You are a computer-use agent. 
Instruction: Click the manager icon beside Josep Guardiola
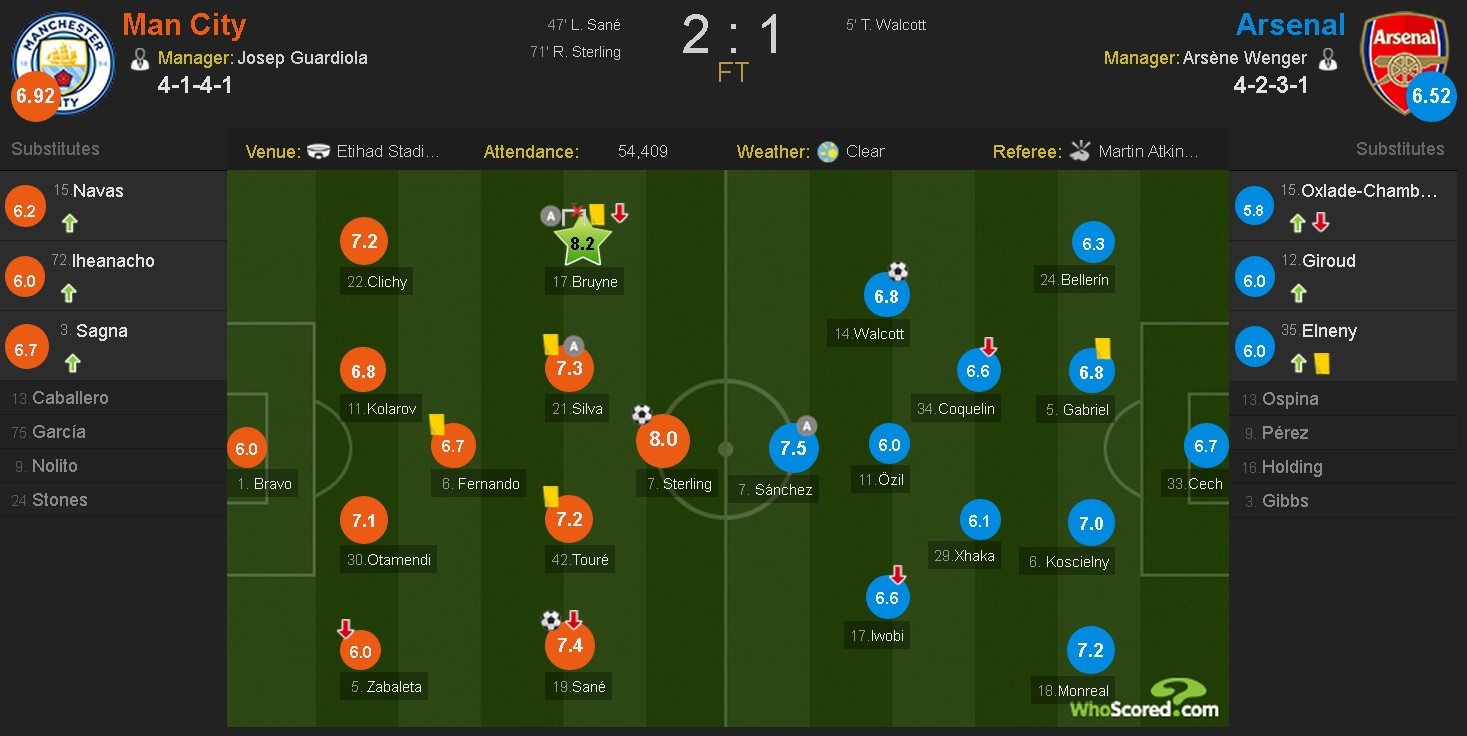click(140, 58)
